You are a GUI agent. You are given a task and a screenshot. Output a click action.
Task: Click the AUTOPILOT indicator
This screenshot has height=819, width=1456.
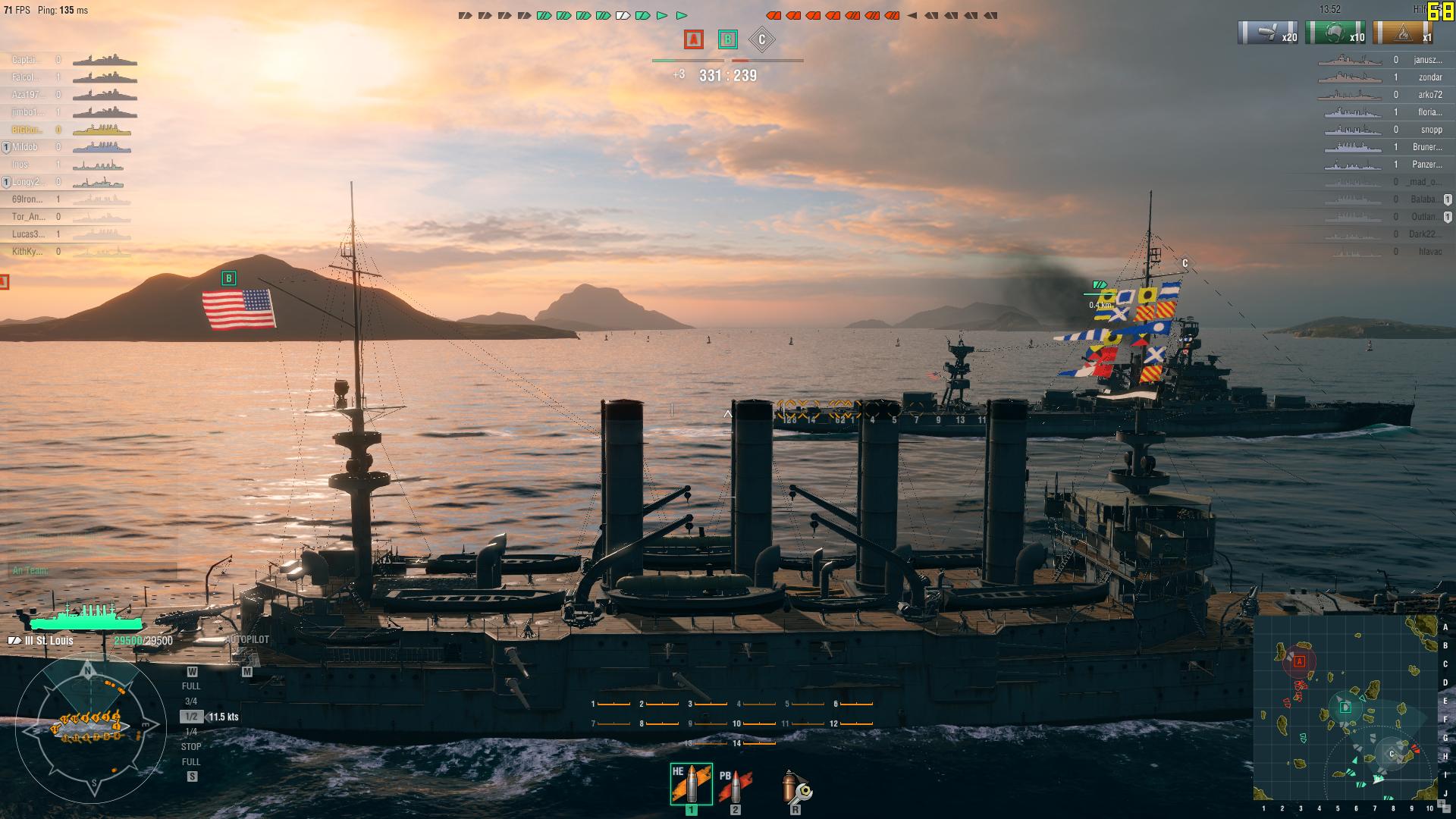click(x=247, y=639)
